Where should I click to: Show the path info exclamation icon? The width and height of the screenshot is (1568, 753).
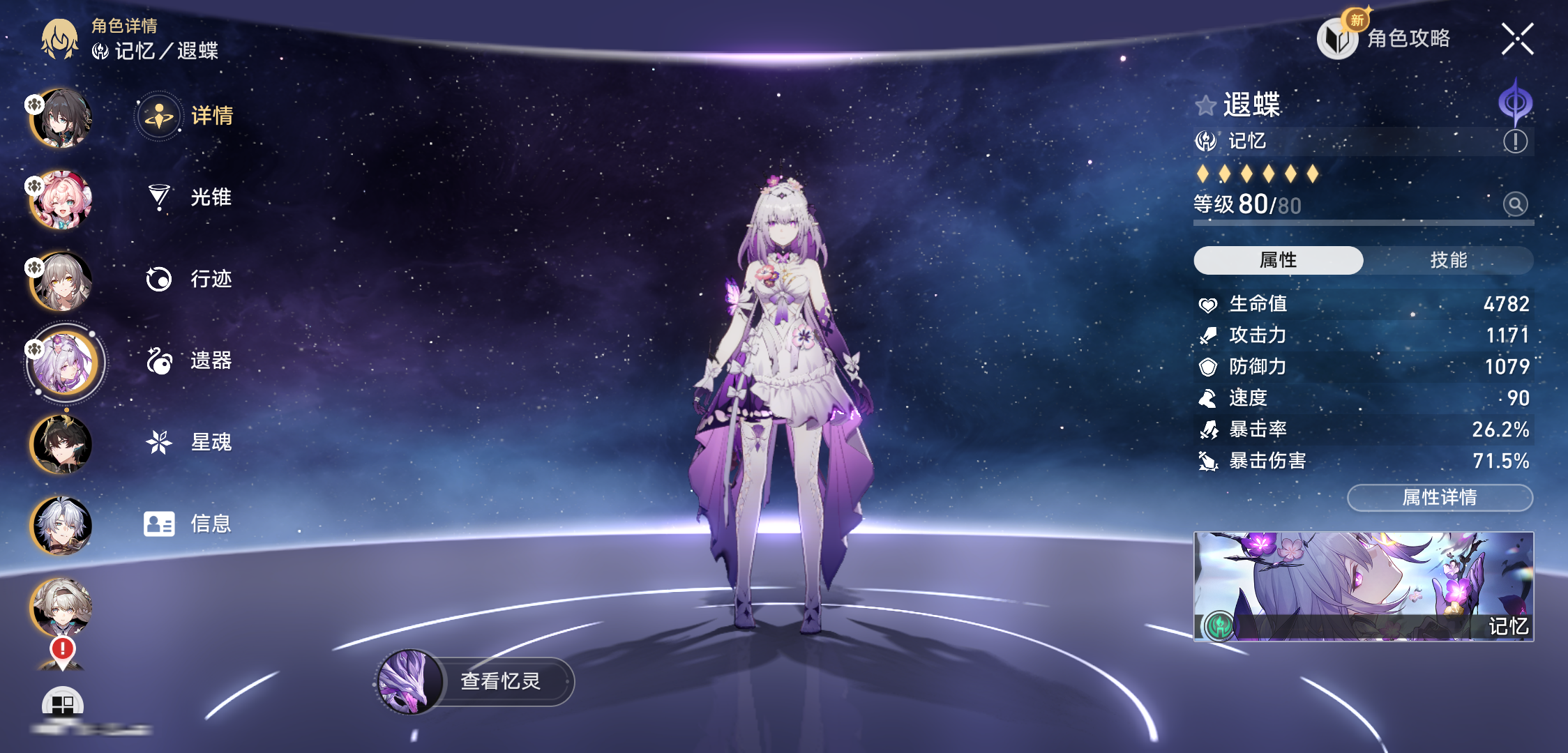tap(1515, 142)
